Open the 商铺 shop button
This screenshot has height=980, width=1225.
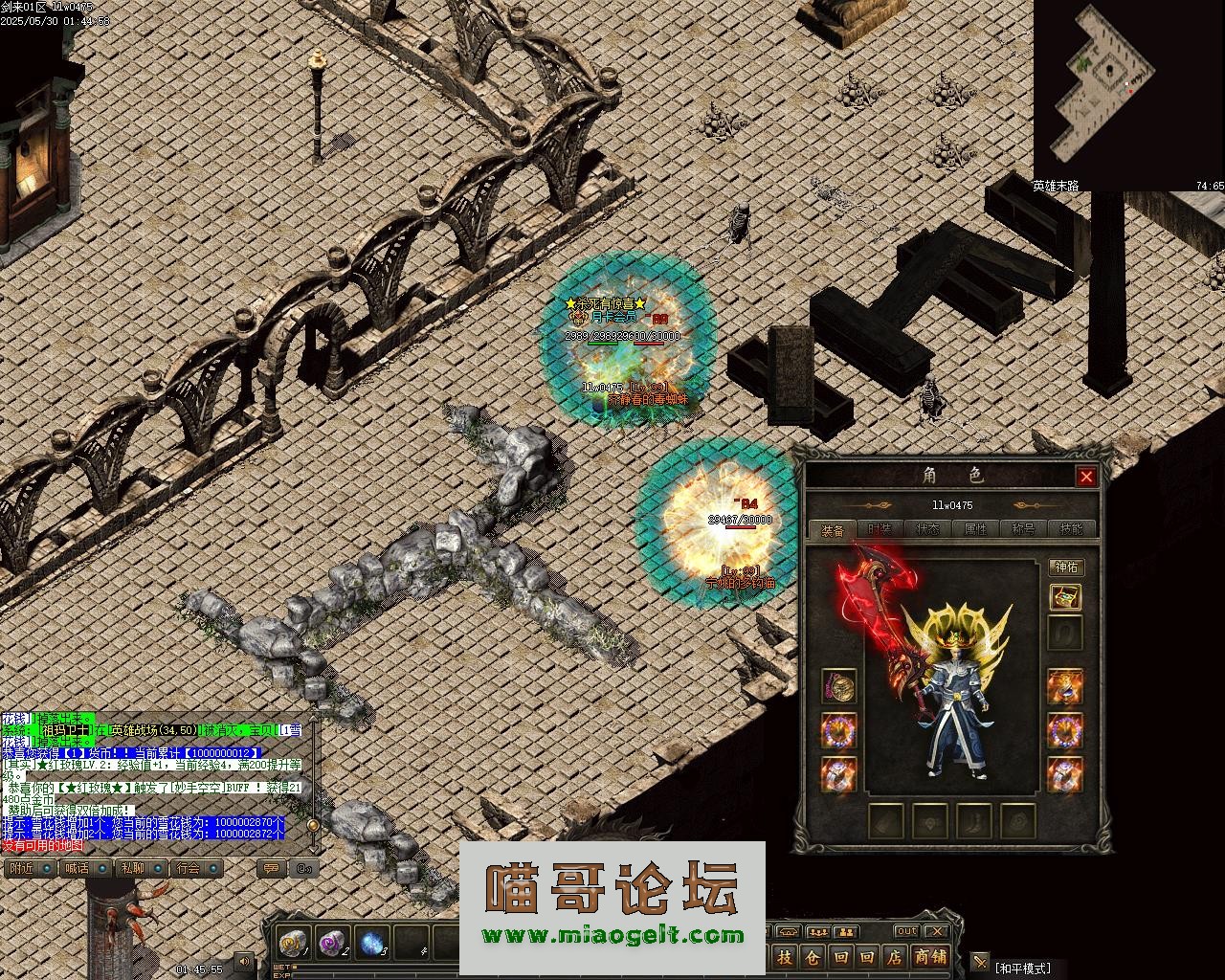(930, 956)
